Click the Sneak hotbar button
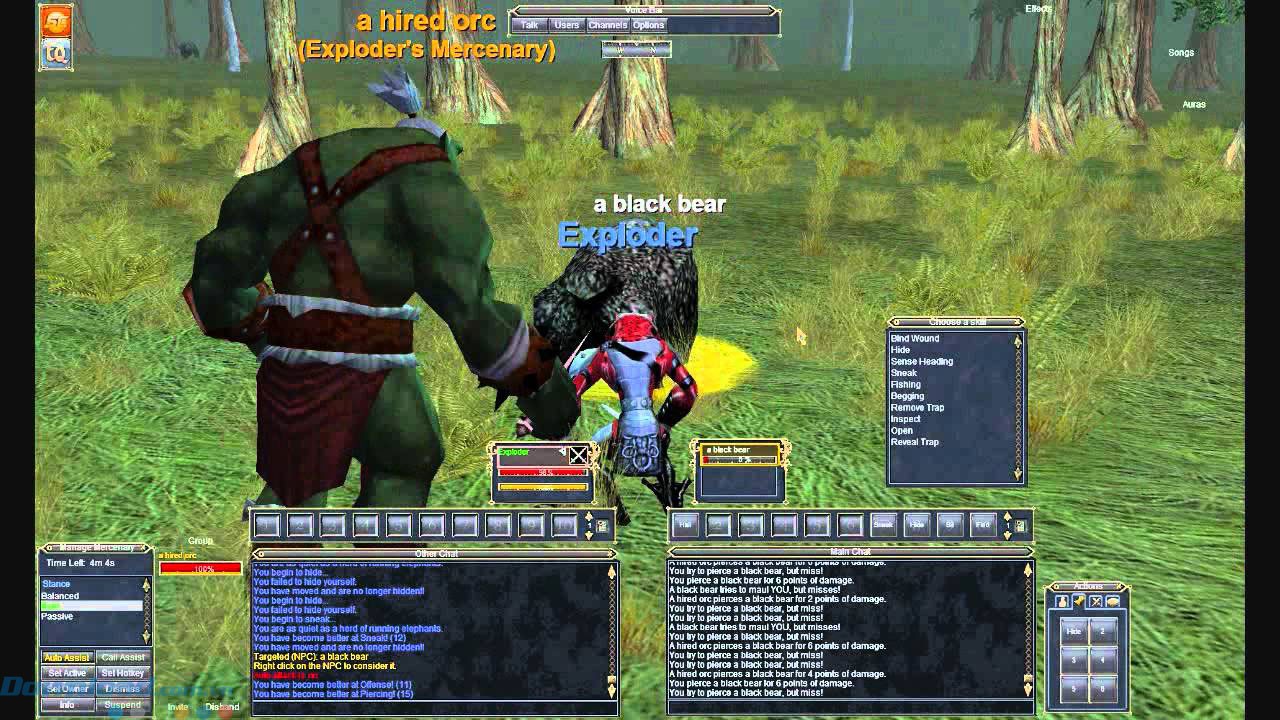1280x720 pixels. point(883,524)
